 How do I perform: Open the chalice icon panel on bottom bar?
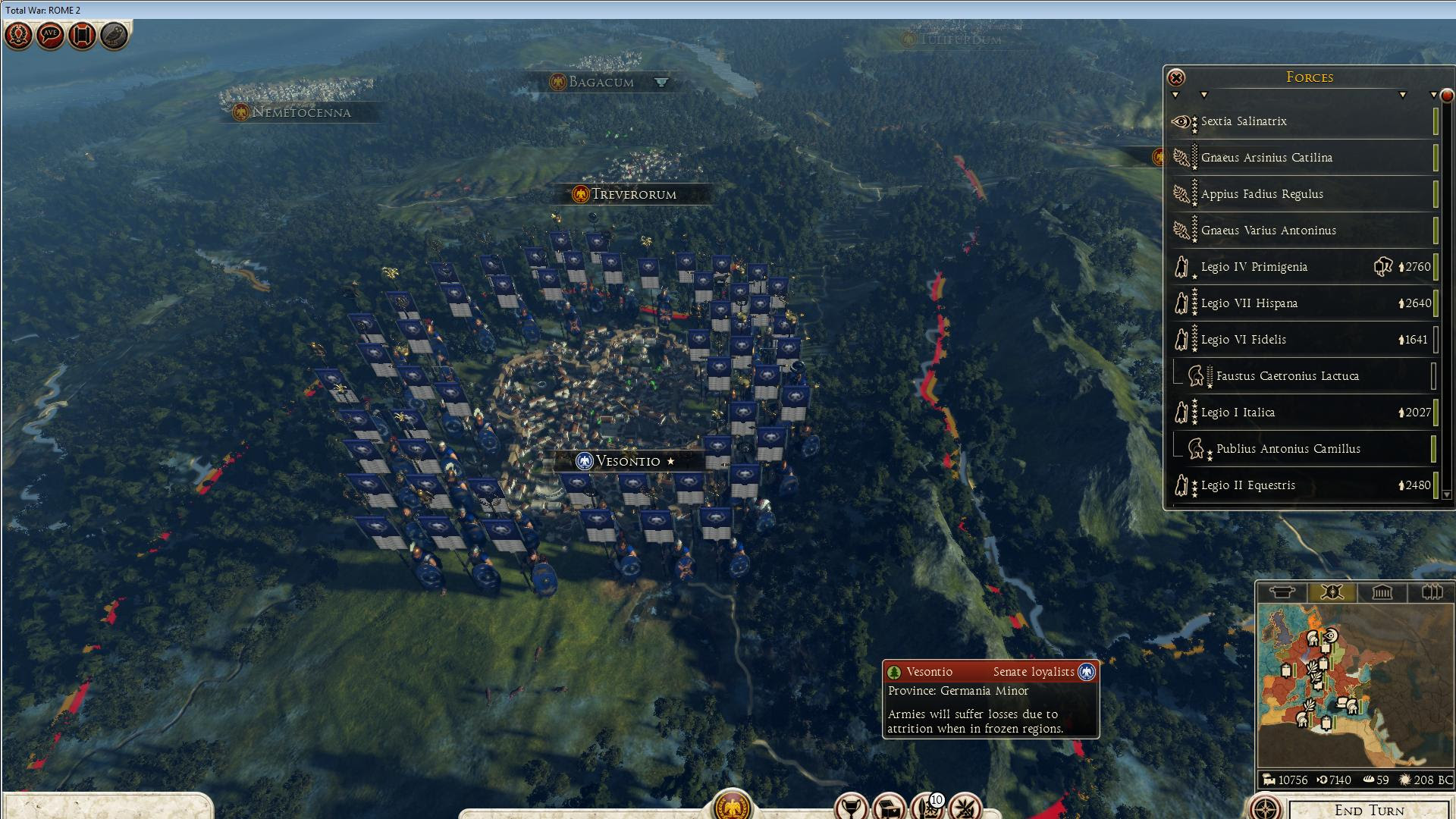click(x=851, y=807)
